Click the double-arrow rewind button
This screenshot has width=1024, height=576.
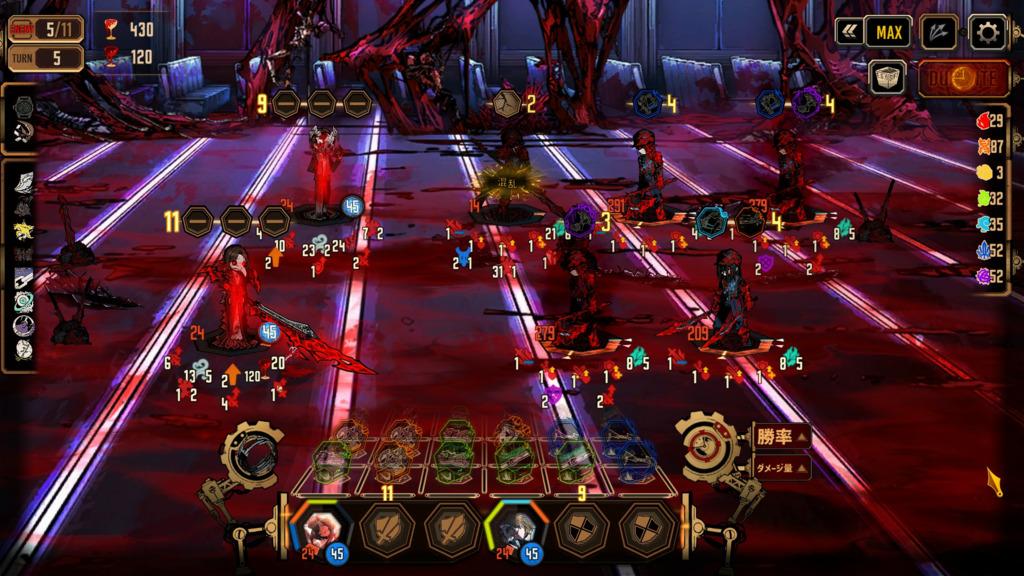(x=850, y=32)
